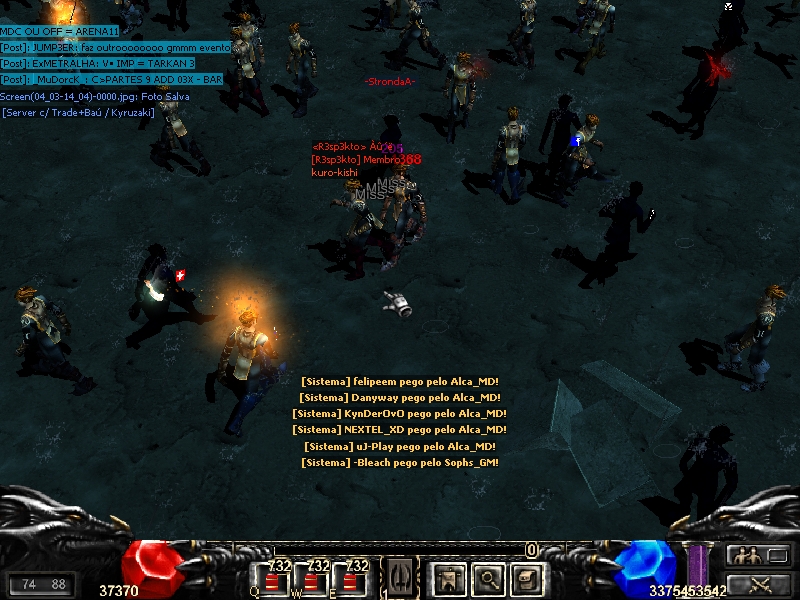
Task: Open the character info window
Action: [447, 577]
